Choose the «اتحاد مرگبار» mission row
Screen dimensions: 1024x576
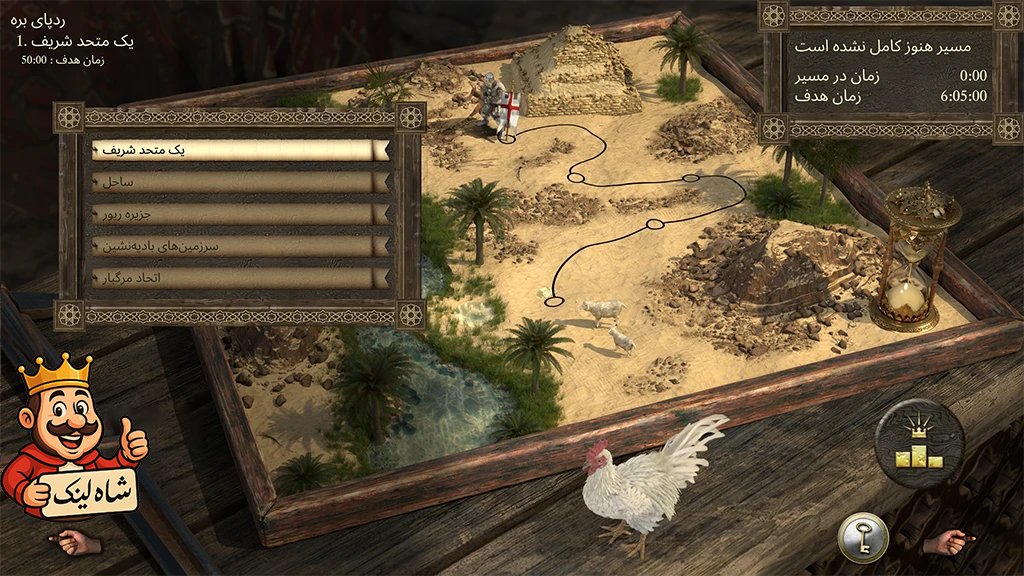pyautogui.click(x=240, y=277)
